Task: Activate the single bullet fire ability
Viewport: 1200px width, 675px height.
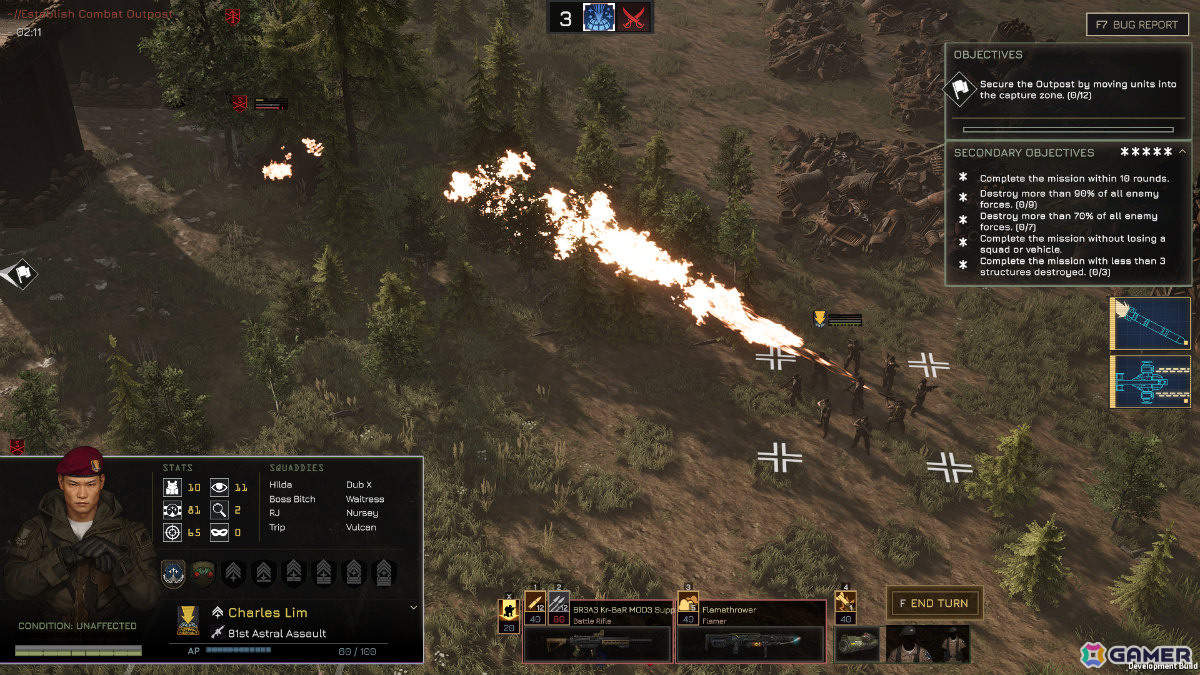Action: pos(535,605)
